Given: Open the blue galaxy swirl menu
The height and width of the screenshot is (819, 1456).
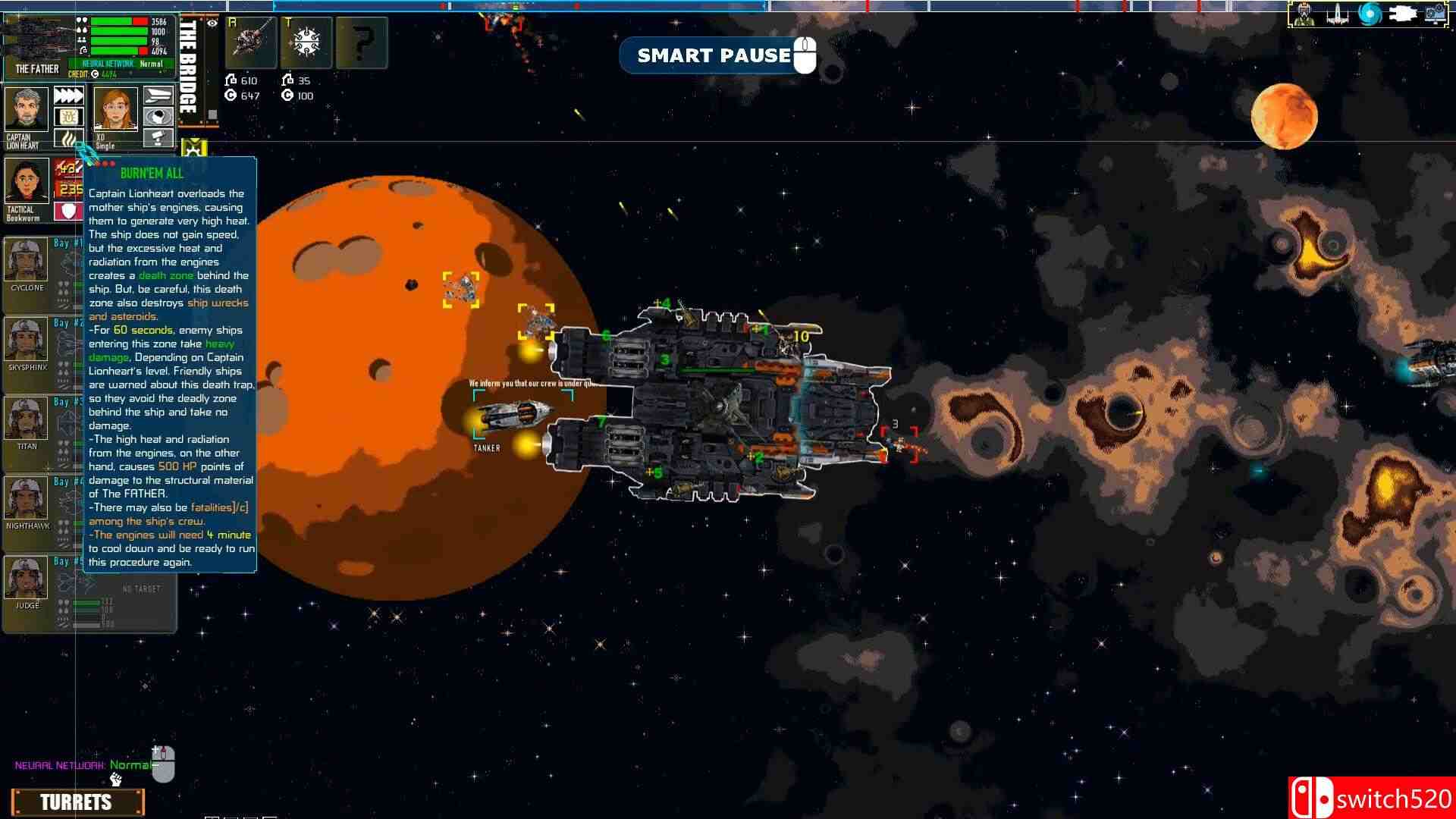Looking at the screenshot, I should pos(1370,14).
